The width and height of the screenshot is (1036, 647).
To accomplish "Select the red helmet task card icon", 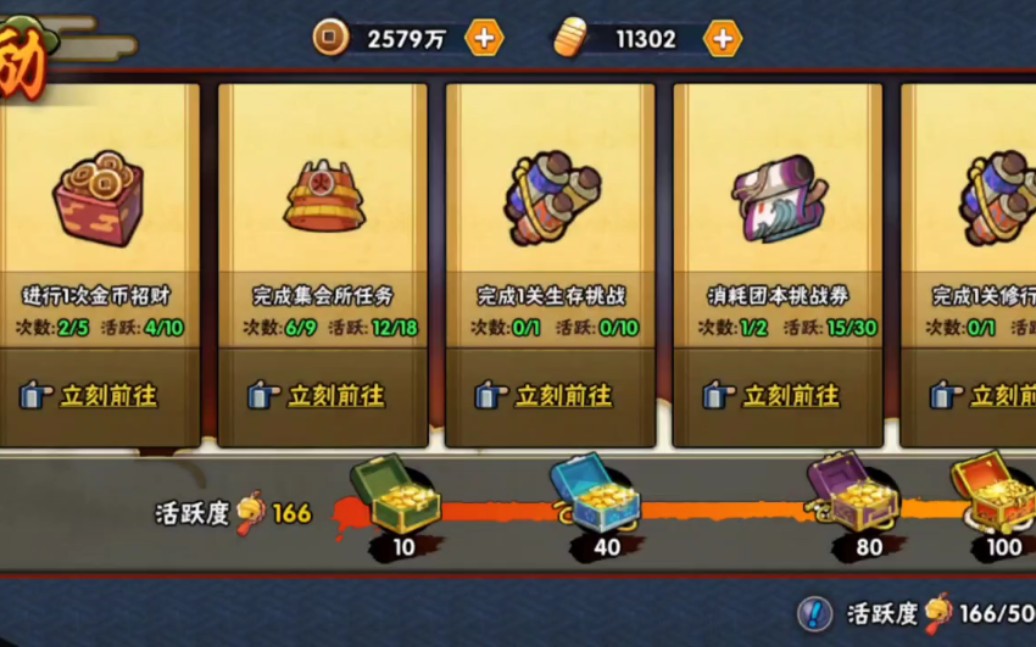I will [324, 197].
